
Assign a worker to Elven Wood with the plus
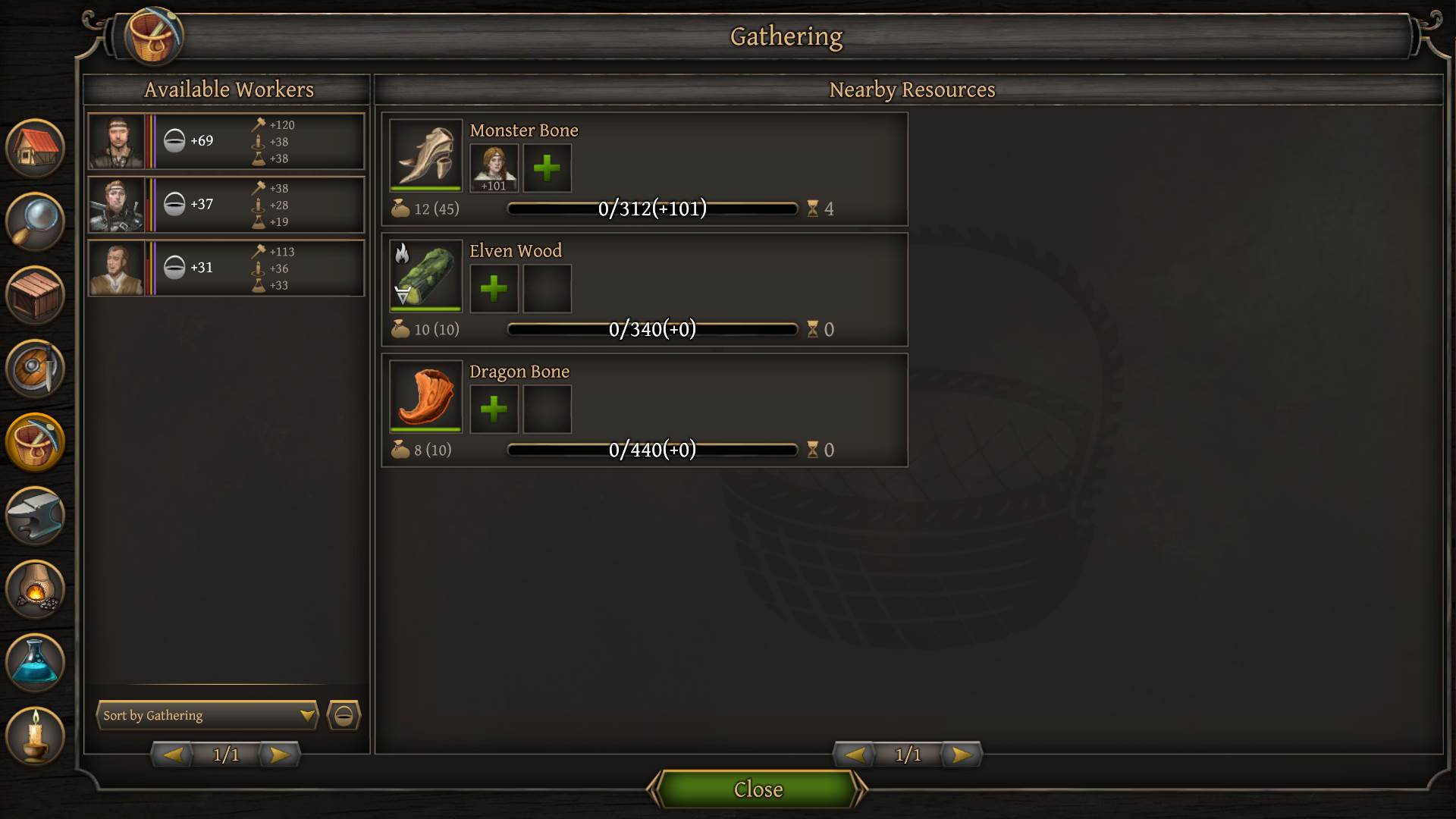pos(494,289)
